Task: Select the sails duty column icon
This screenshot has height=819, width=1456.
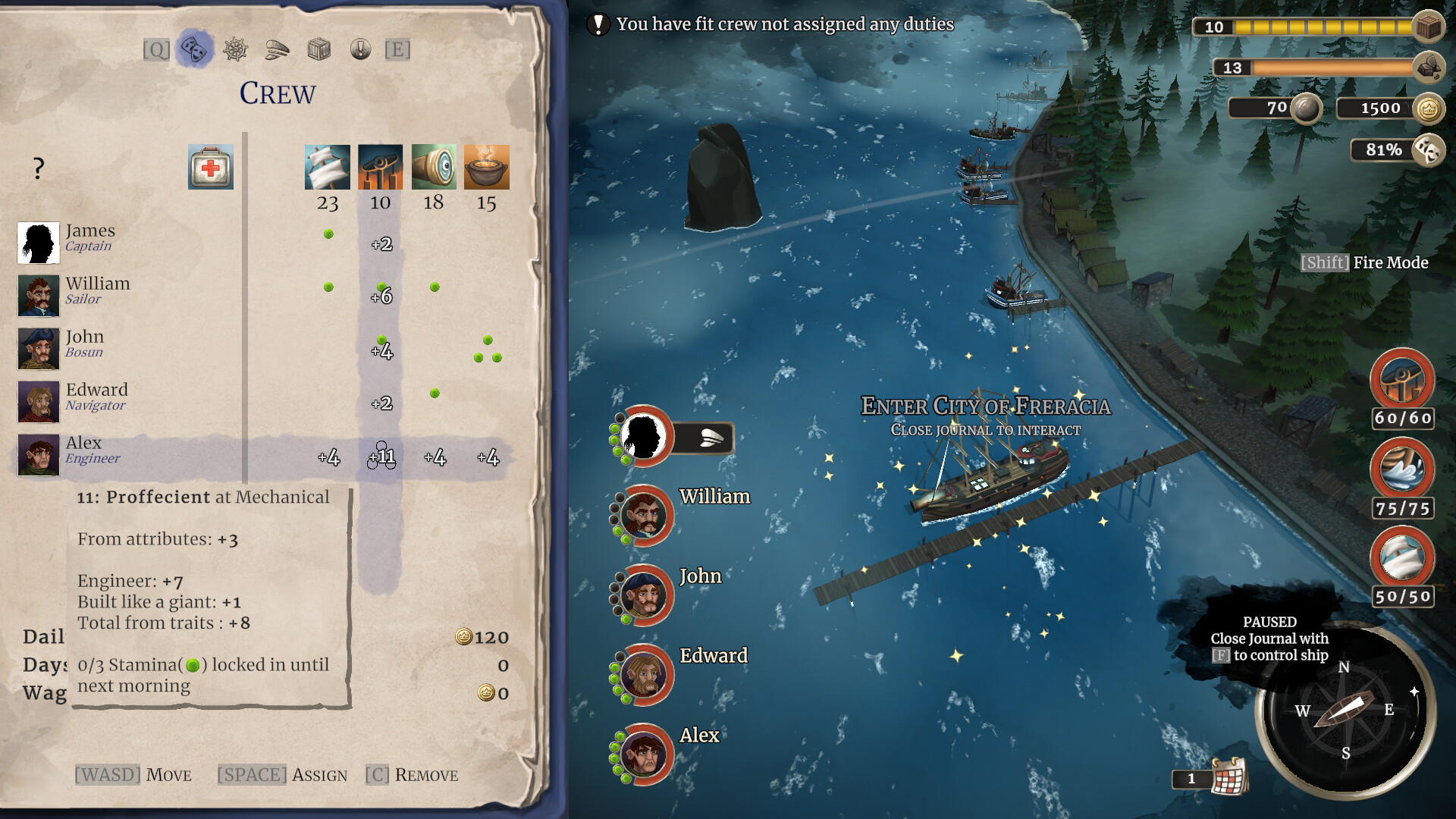Action: point(328,167)
